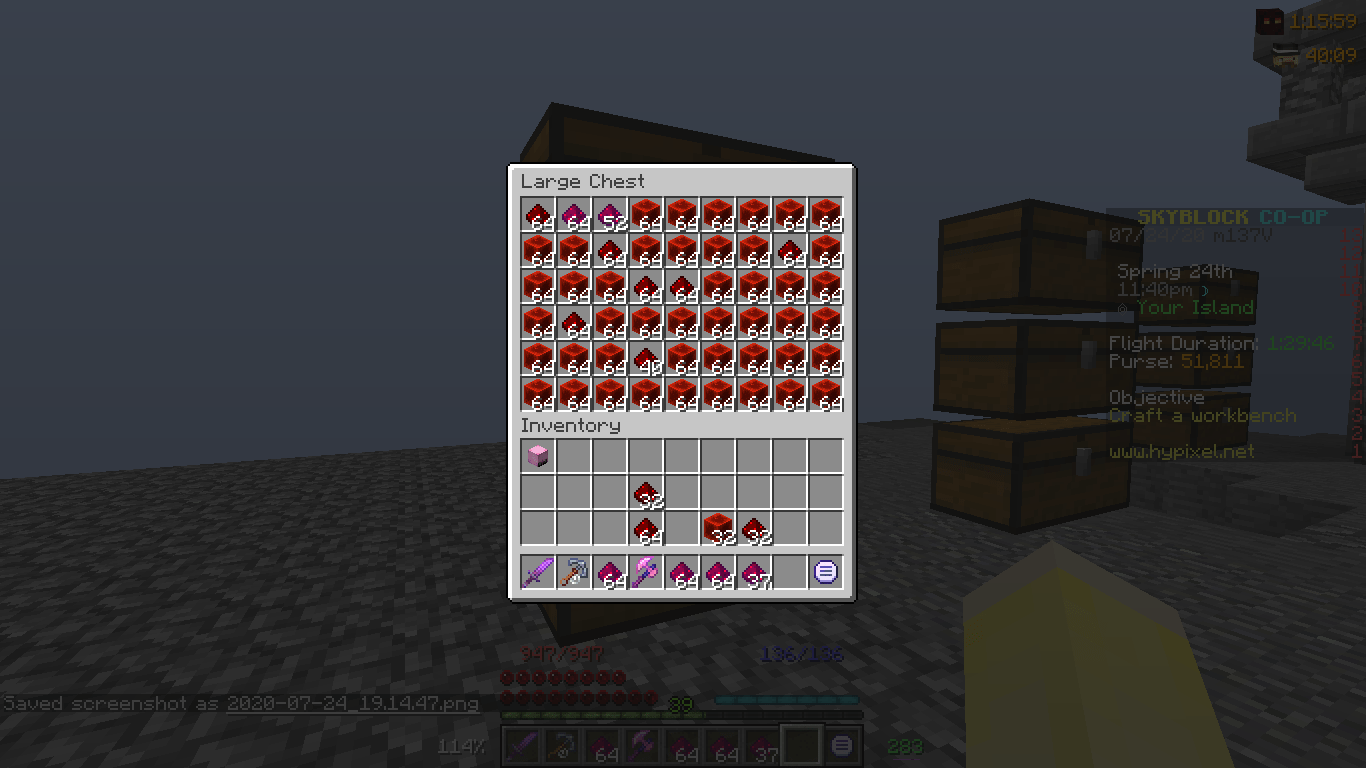Viewport: 1366px width, 768px height.
Task: Grab the enchanted redstone in the chest's second slot
Action: (573, 212)
